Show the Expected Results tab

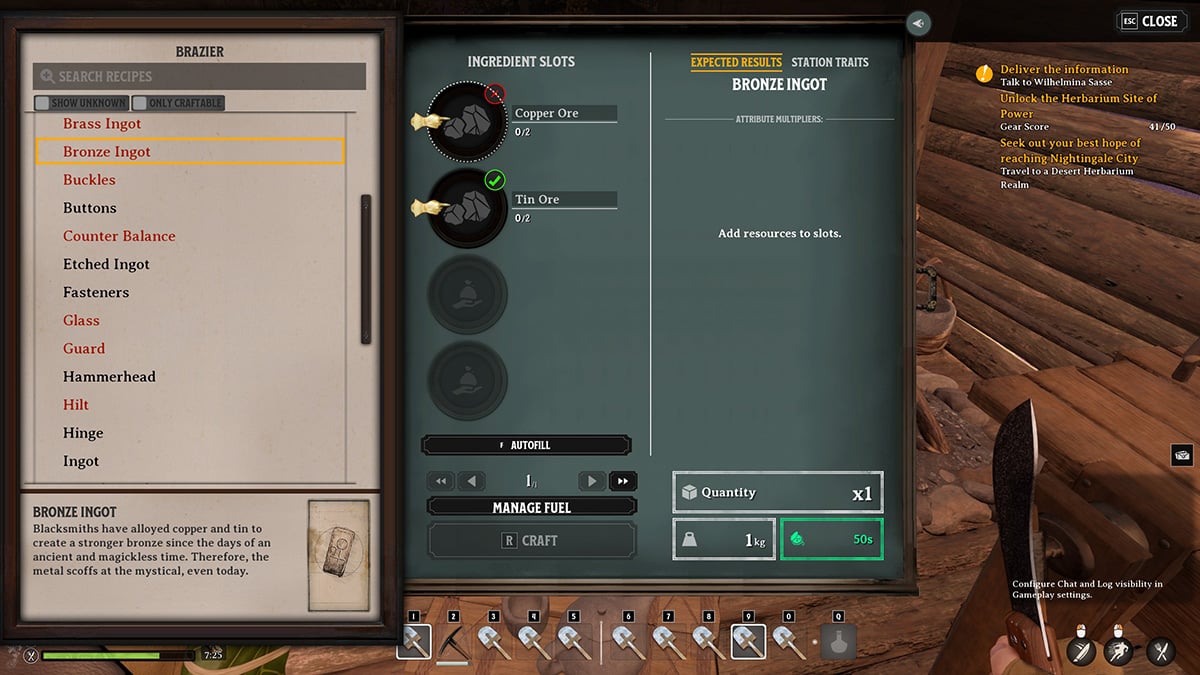coord(736,62)
